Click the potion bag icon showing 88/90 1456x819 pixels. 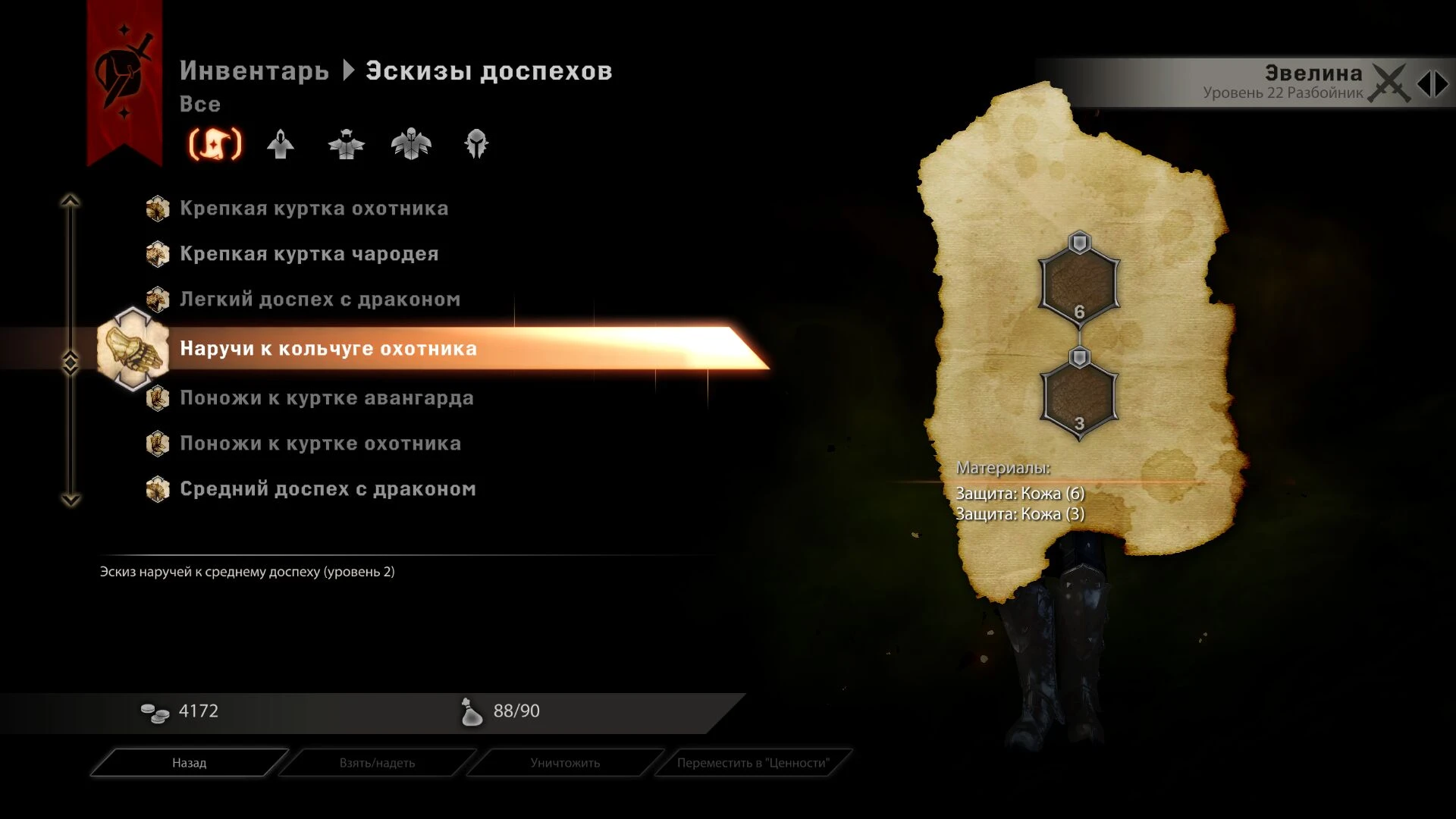(x=472, y=711)
